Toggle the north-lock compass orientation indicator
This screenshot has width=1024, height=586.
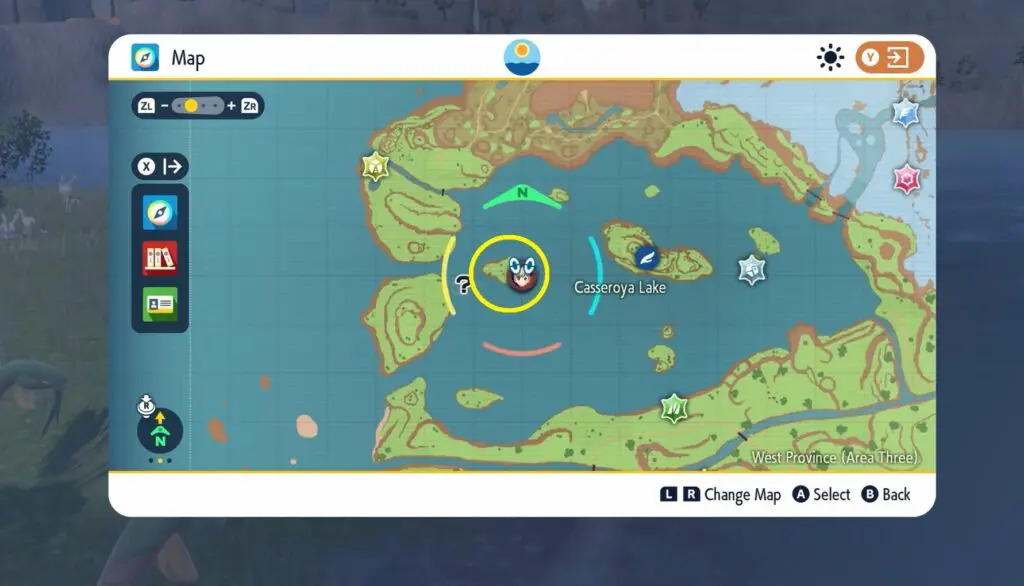pyautogui.click(x=159, y=431)
